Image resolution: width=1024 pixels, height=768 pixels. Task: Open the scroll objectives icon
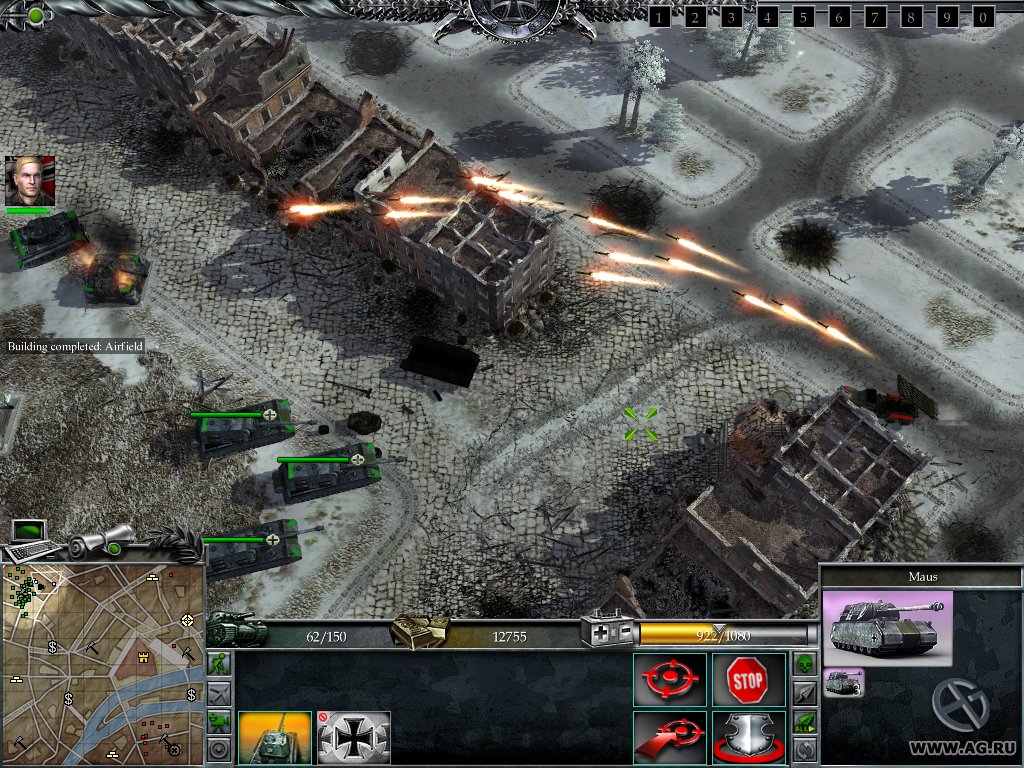tap(100, 542)
